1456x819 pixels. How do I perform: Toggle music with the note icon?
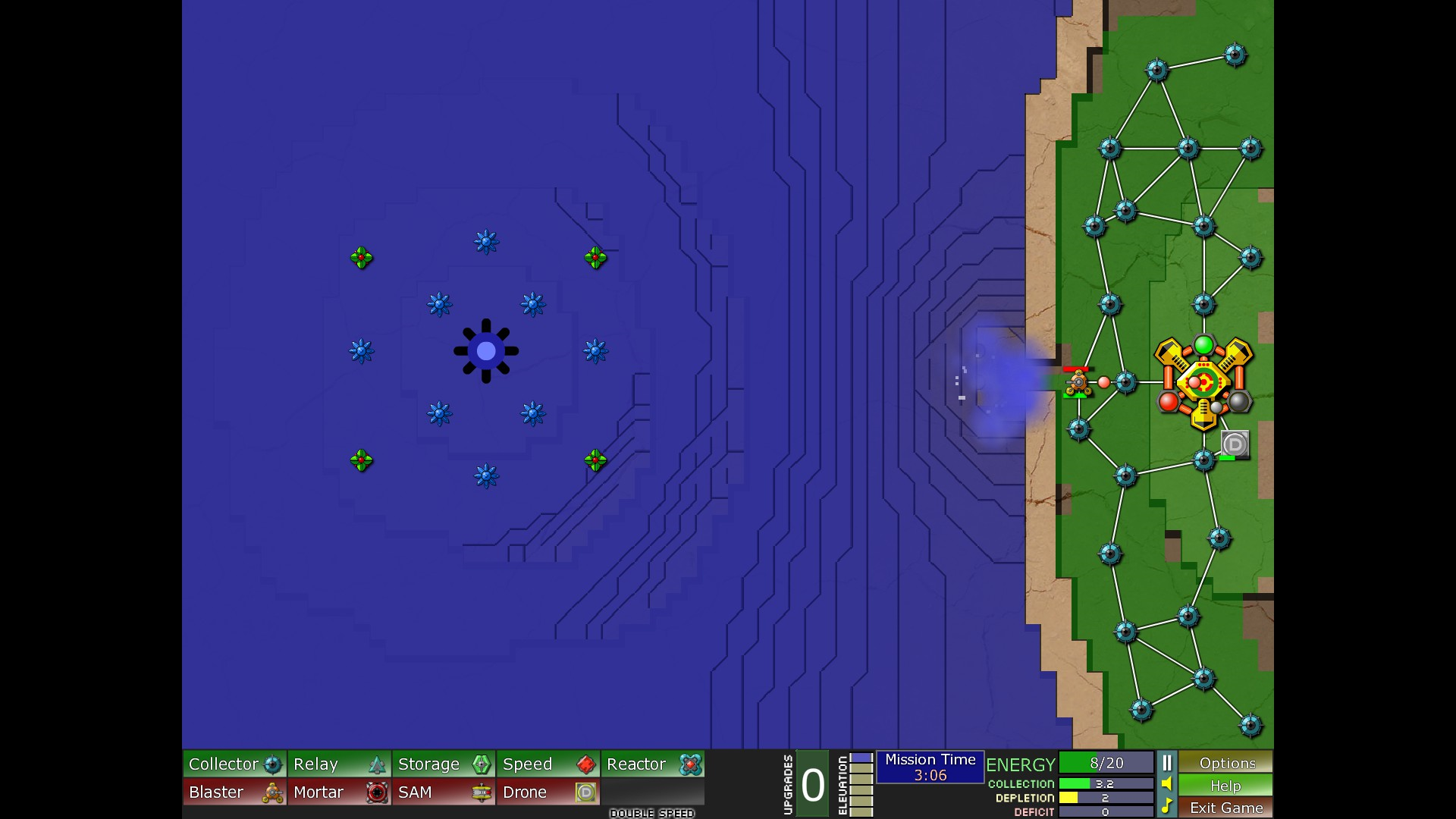(x=1167, y=805)
